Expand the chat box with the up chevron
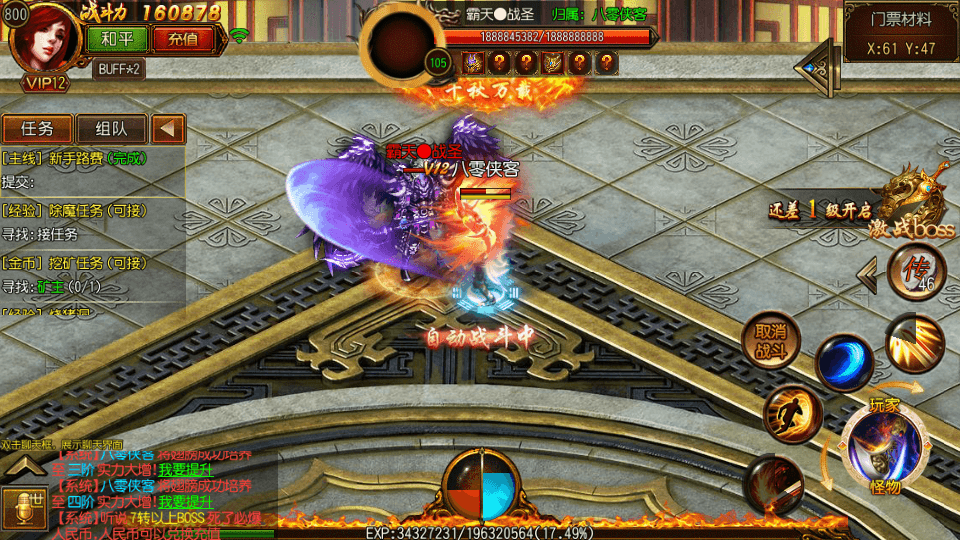 click(22, 465)
